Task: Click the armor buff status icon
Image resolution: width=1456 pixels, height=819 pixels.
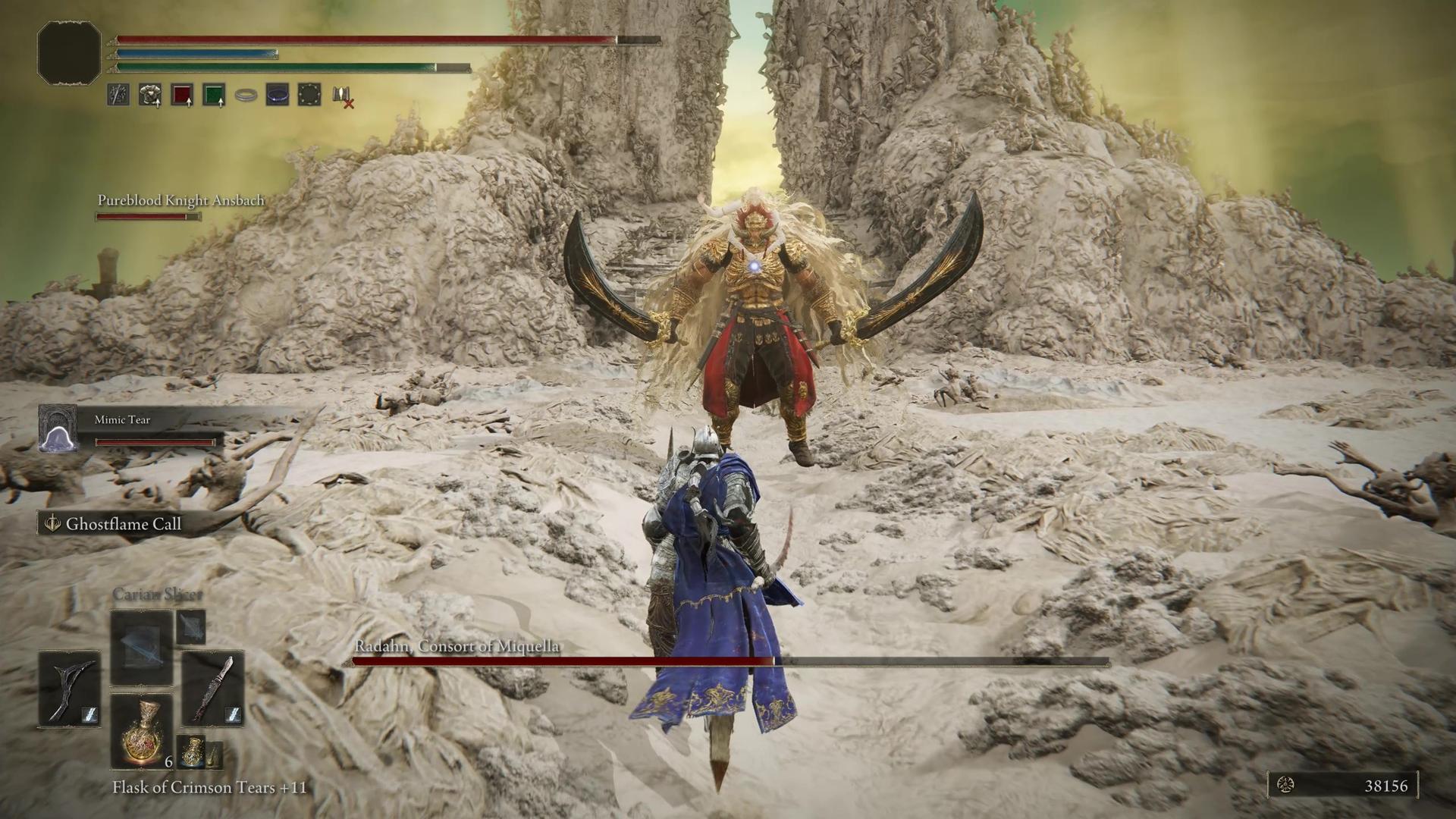Action: tap(150, 95)
